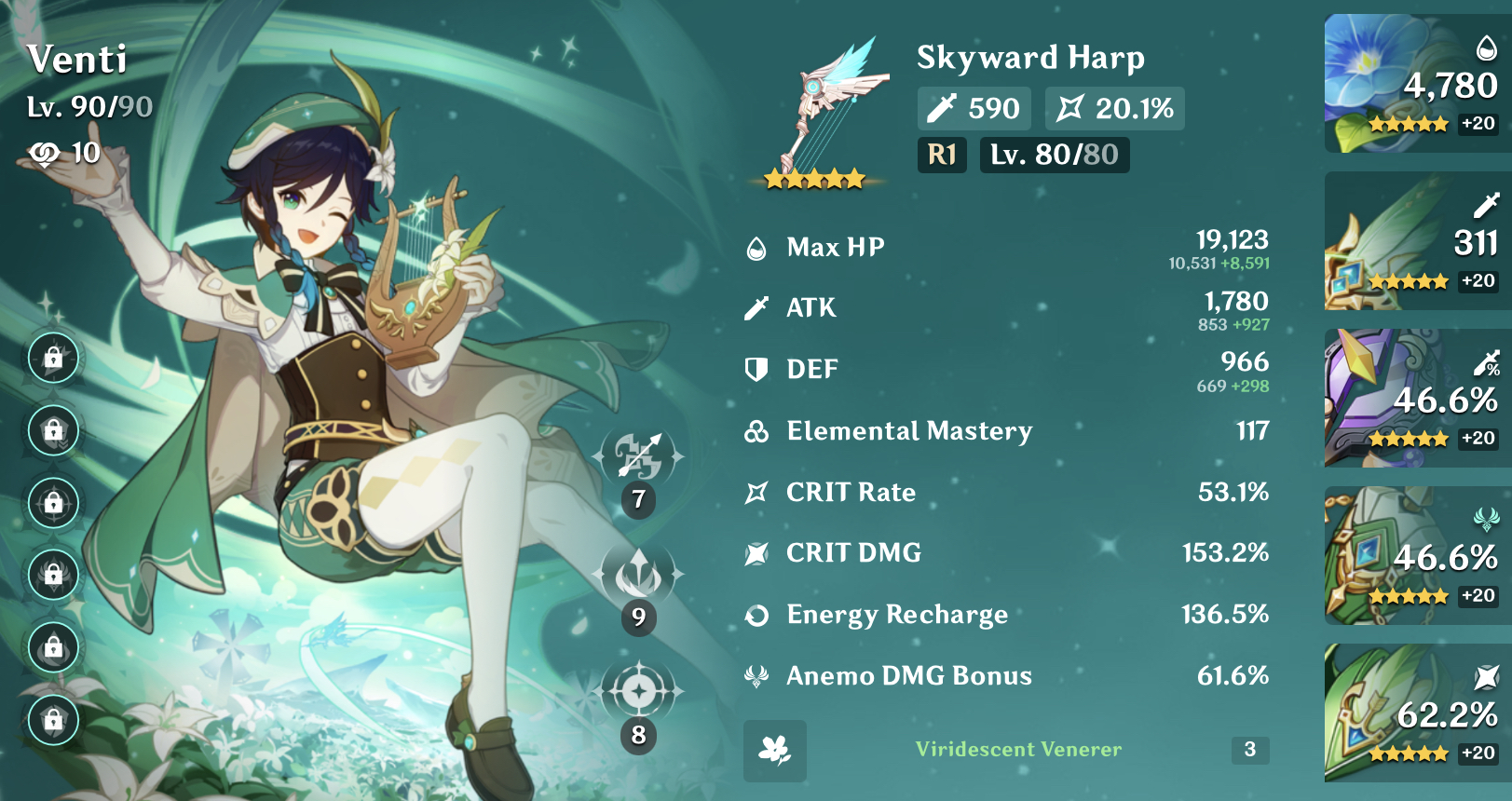Click the Max HP water drop icon

click(756, 247)
